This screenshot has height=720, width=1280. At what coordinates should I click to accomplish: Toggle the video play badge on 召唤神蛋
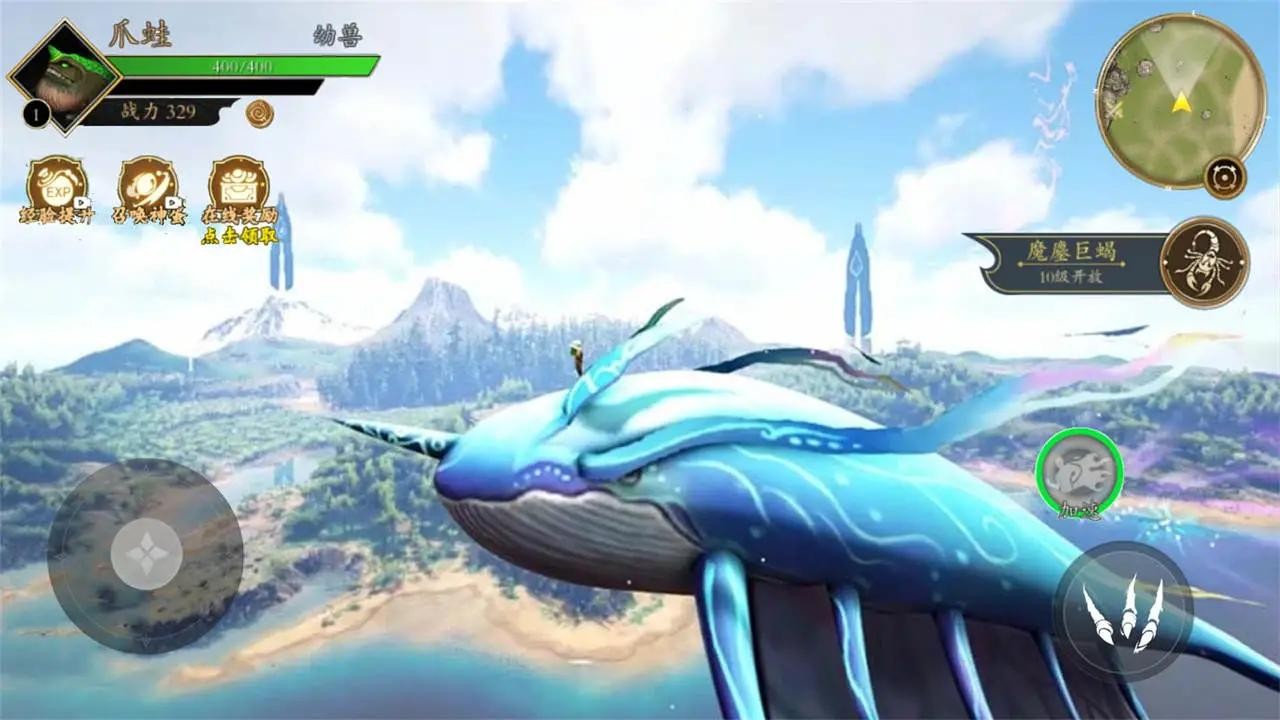coord(172,202)
